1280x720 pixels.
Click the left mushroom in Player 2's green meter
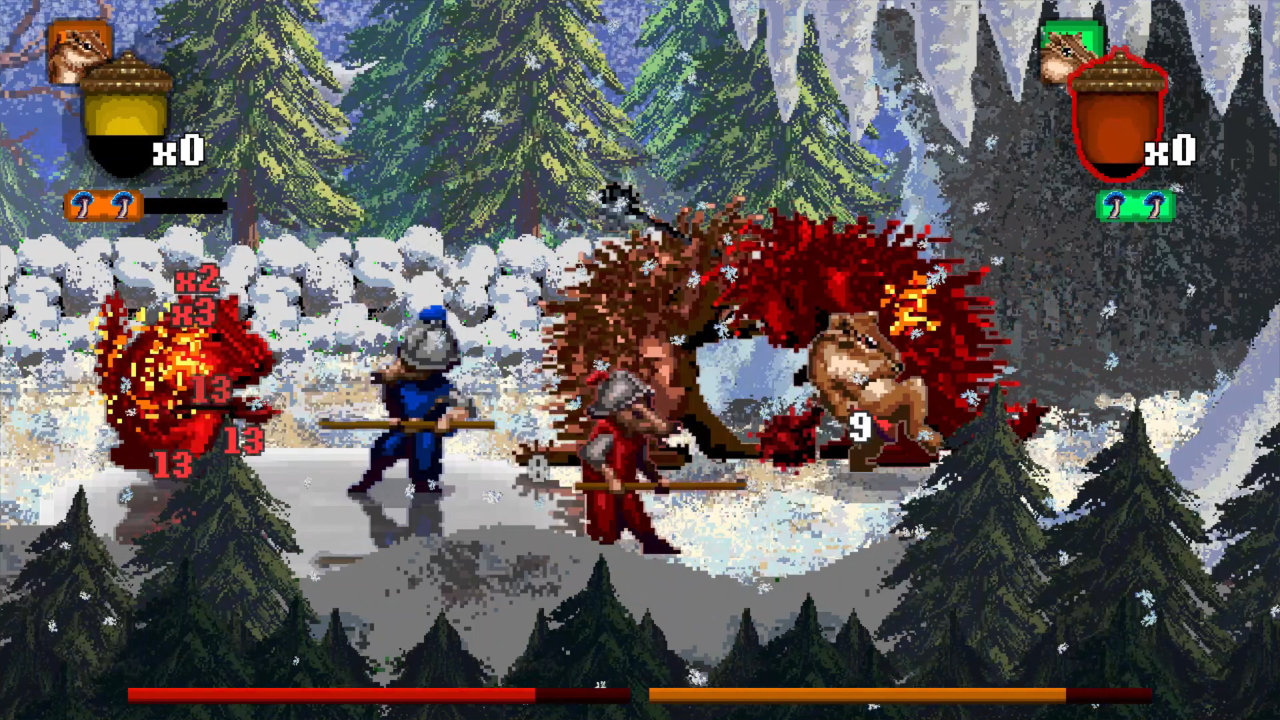click(1114, 205)
